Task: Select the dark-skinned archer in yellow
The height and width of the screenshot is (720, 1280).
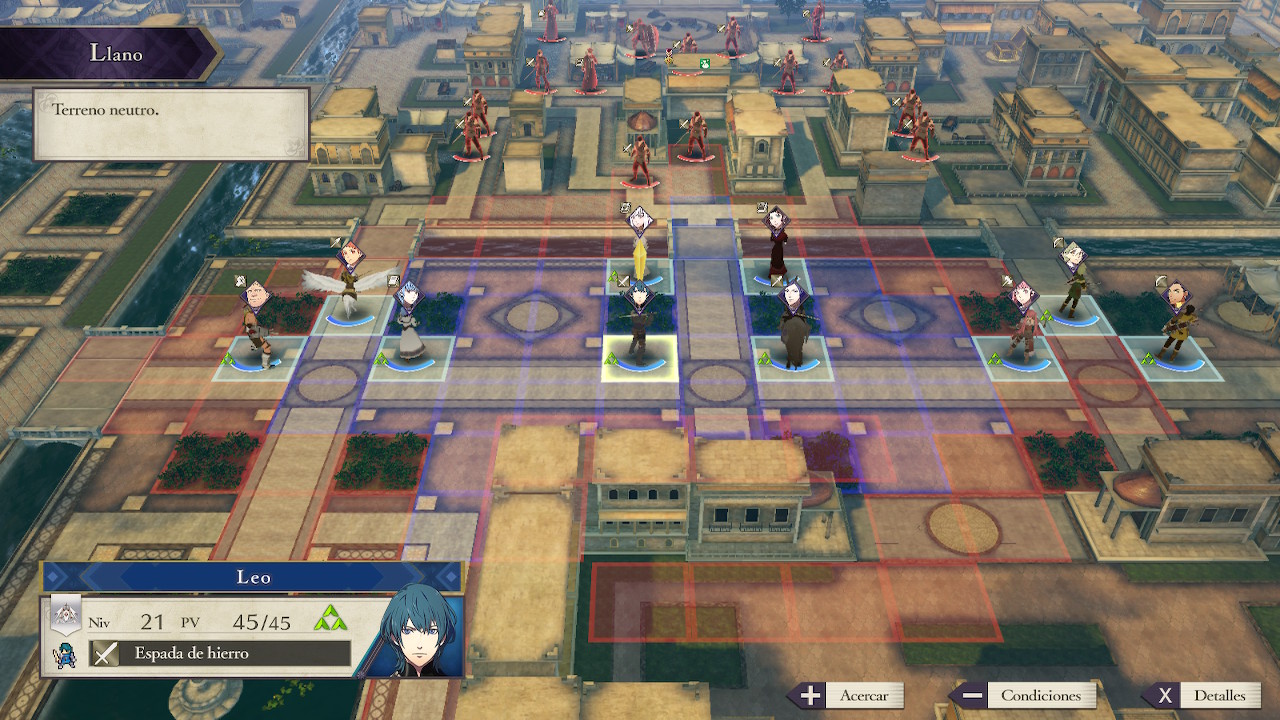Action: pos(1172,325)
